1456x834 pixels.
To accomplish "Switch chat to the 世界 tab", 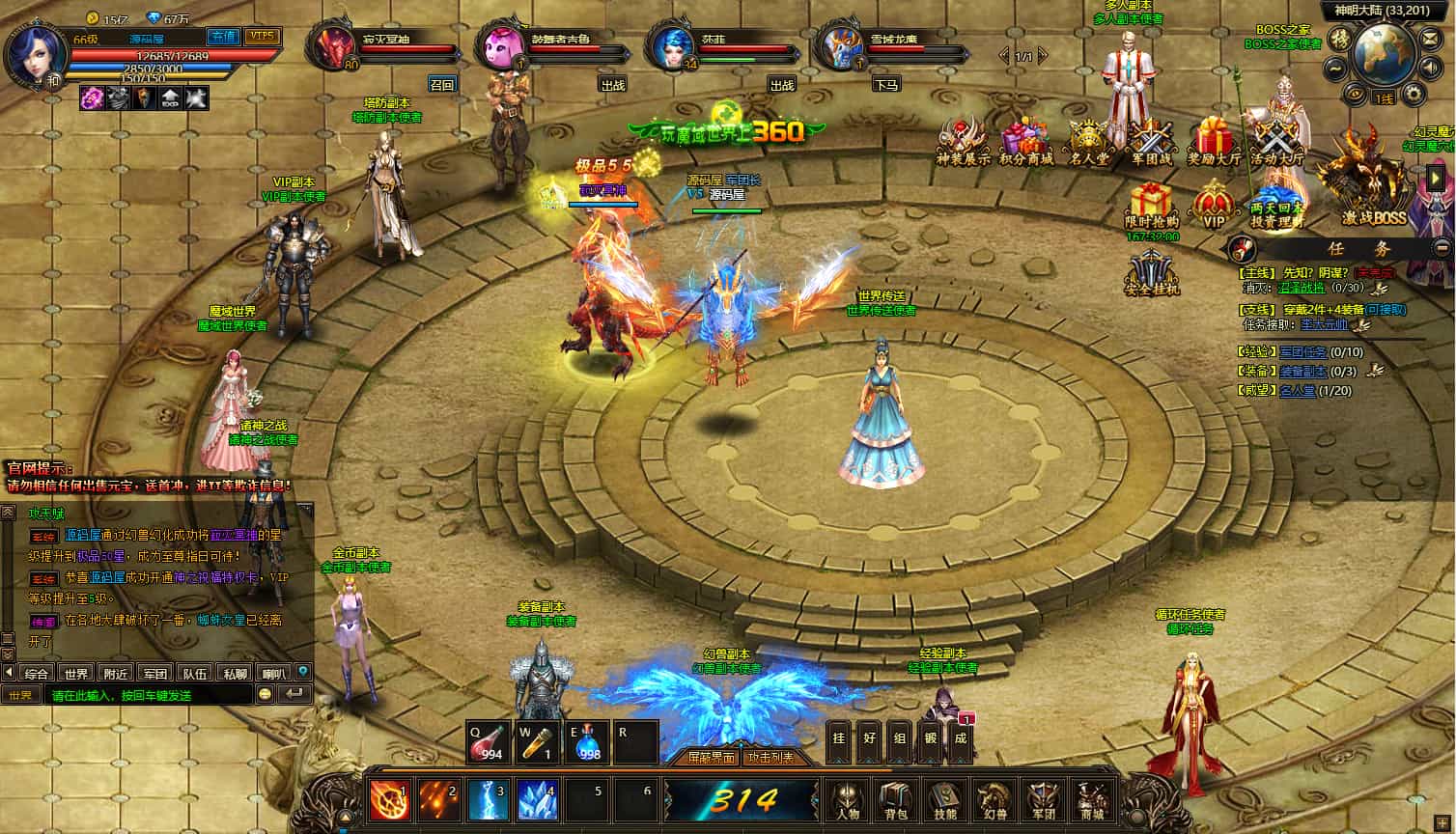I will click(76, 673).
